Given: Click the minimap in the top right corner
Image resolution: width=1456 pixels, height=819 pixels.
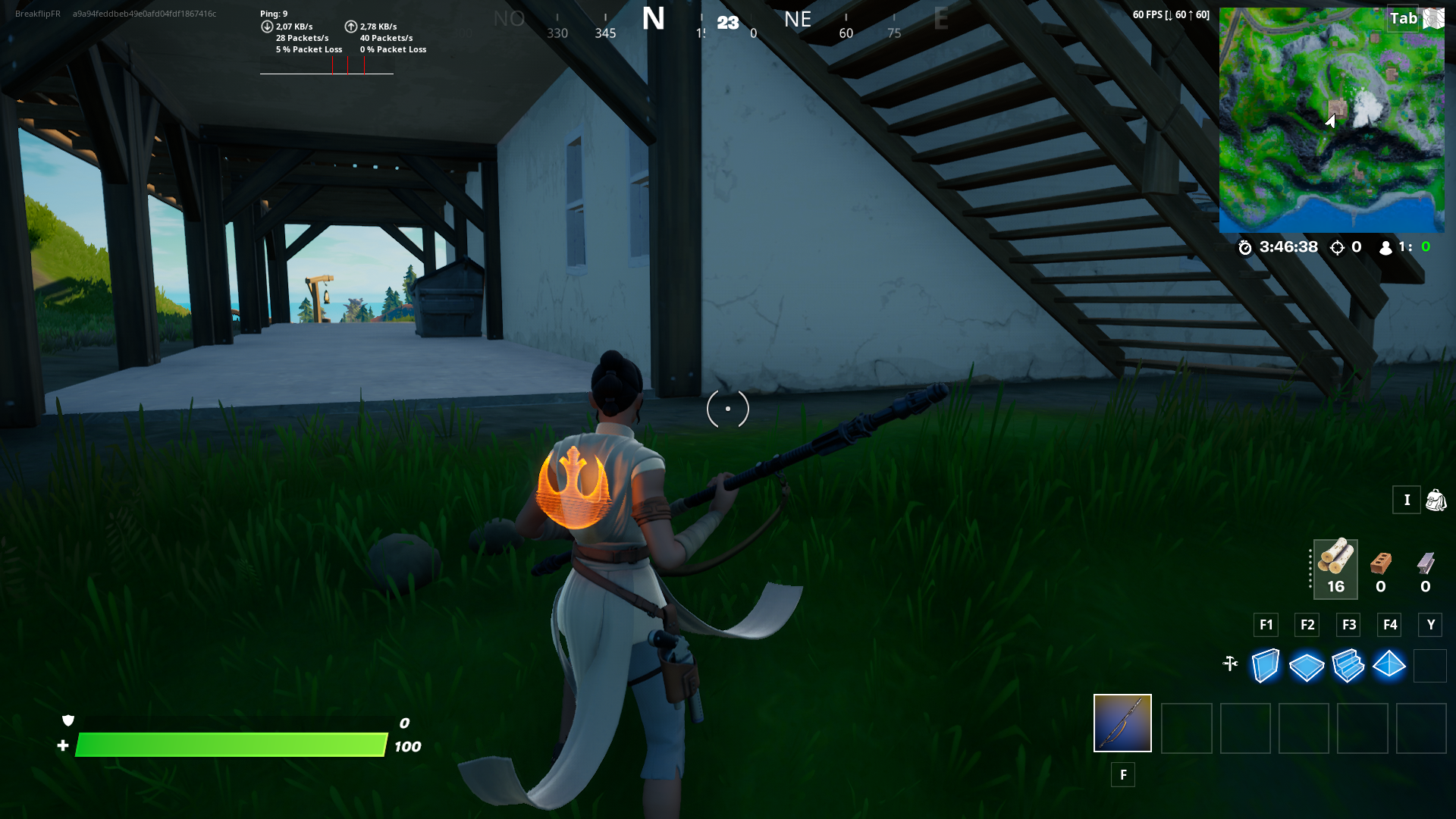Looking at the screenshot, I should coord(1332,118).
